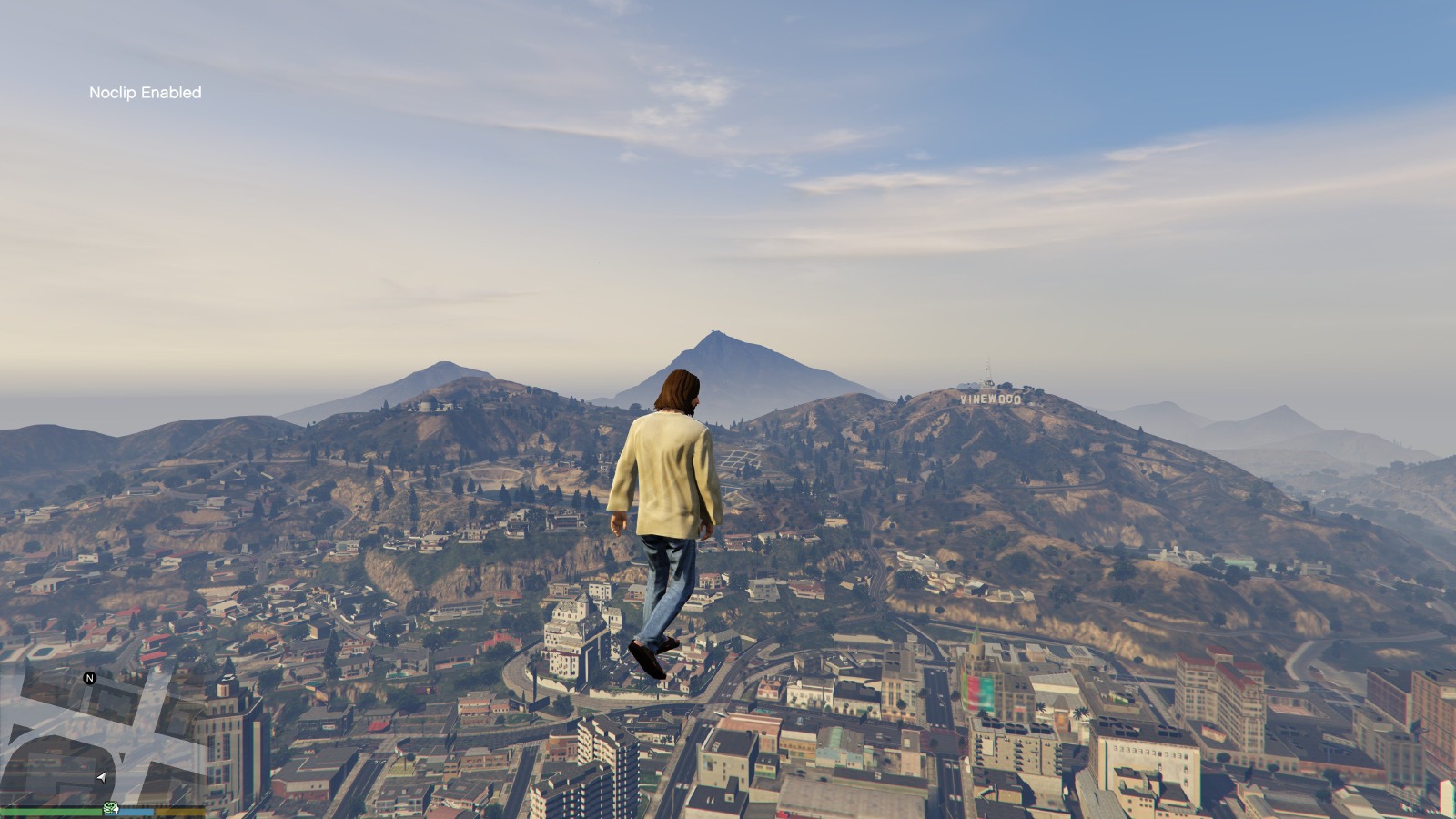Viewport: 1456px width, 819px height.
Task: Click the white player arrow on minimap
Action: (101, 777)
